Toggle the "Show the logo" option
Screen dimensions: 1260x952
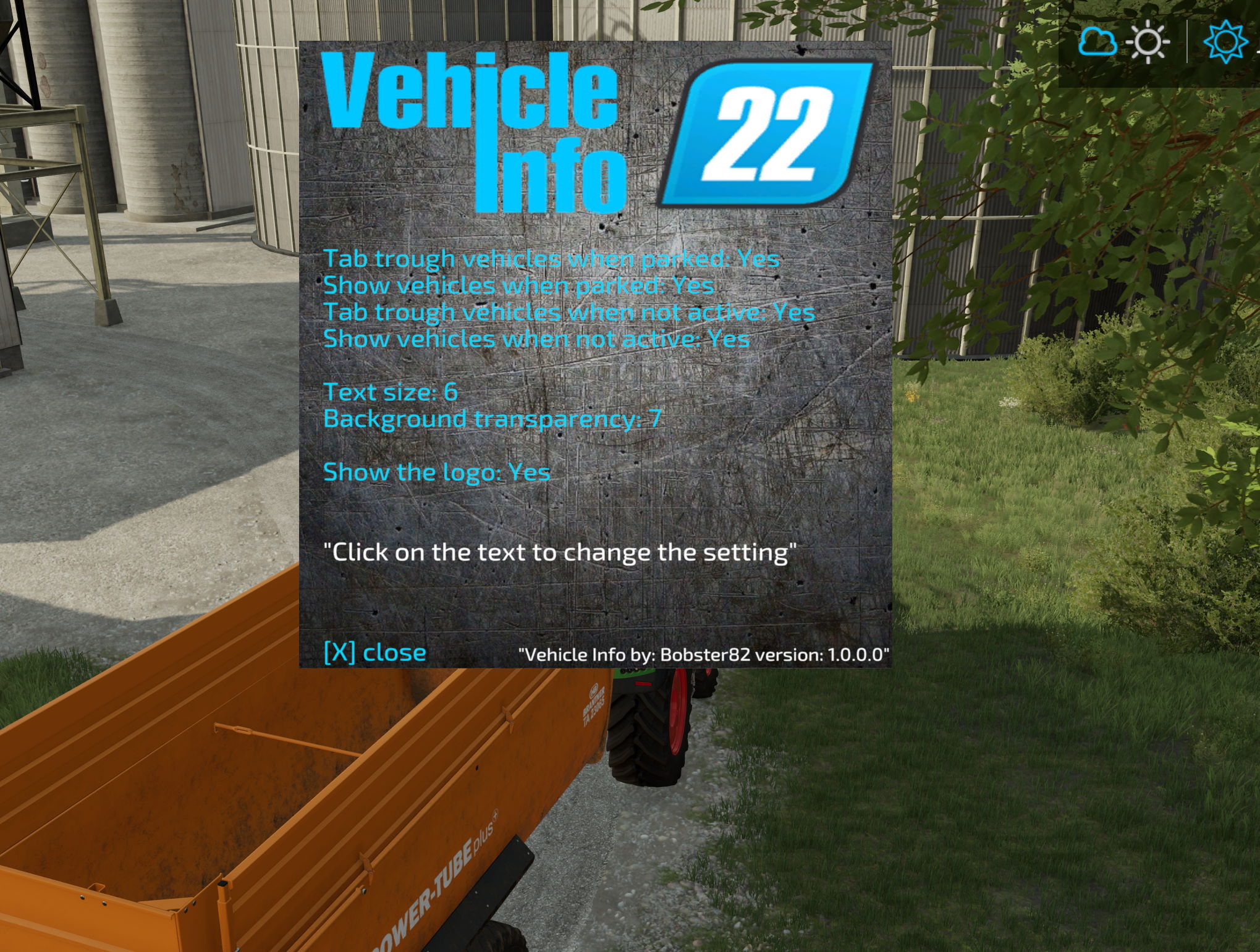pyautogui.click(x=436, y=473)
